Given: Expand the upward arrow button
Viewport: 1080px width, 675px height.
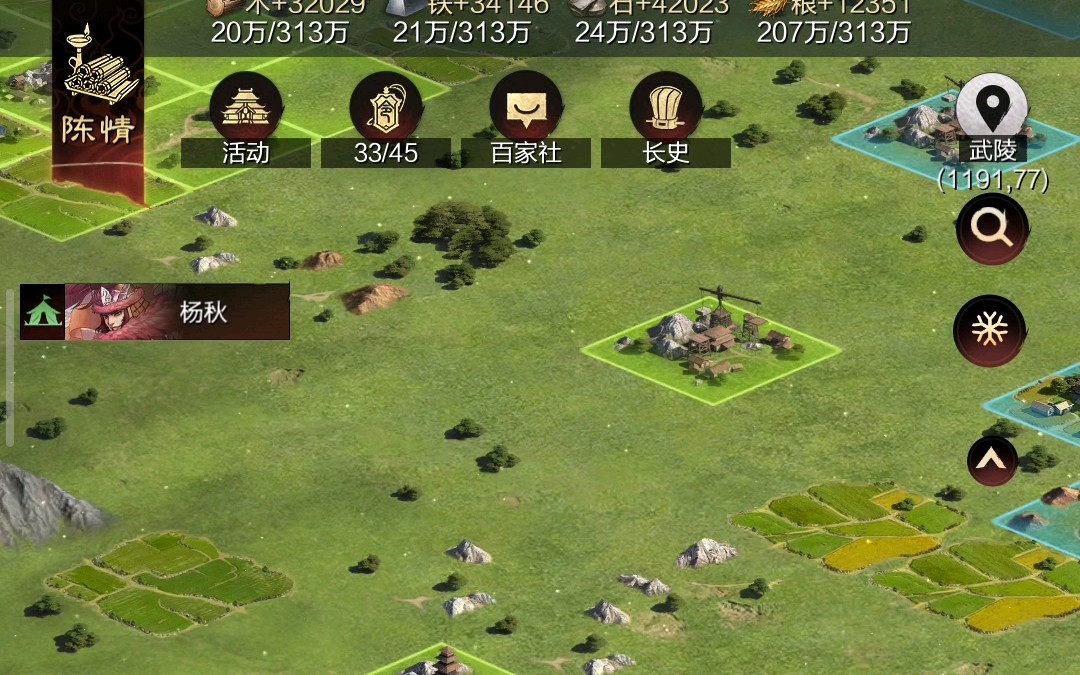Looking at the screenshot, I should (x=992, y=461).
